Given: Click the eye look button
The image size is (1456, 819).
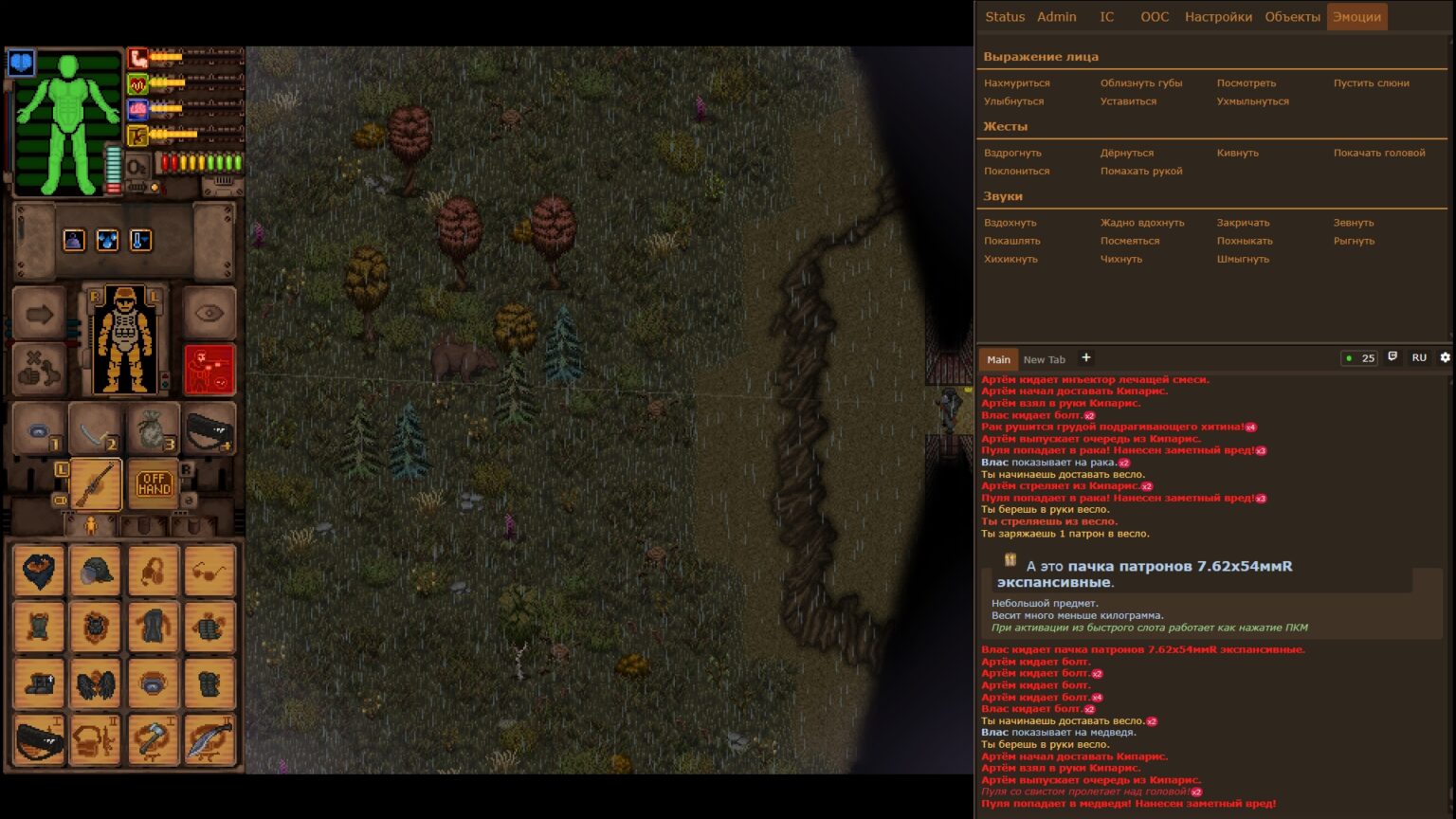Looking at the screenshot, I should pyautogui.click(x=209, y=314).
